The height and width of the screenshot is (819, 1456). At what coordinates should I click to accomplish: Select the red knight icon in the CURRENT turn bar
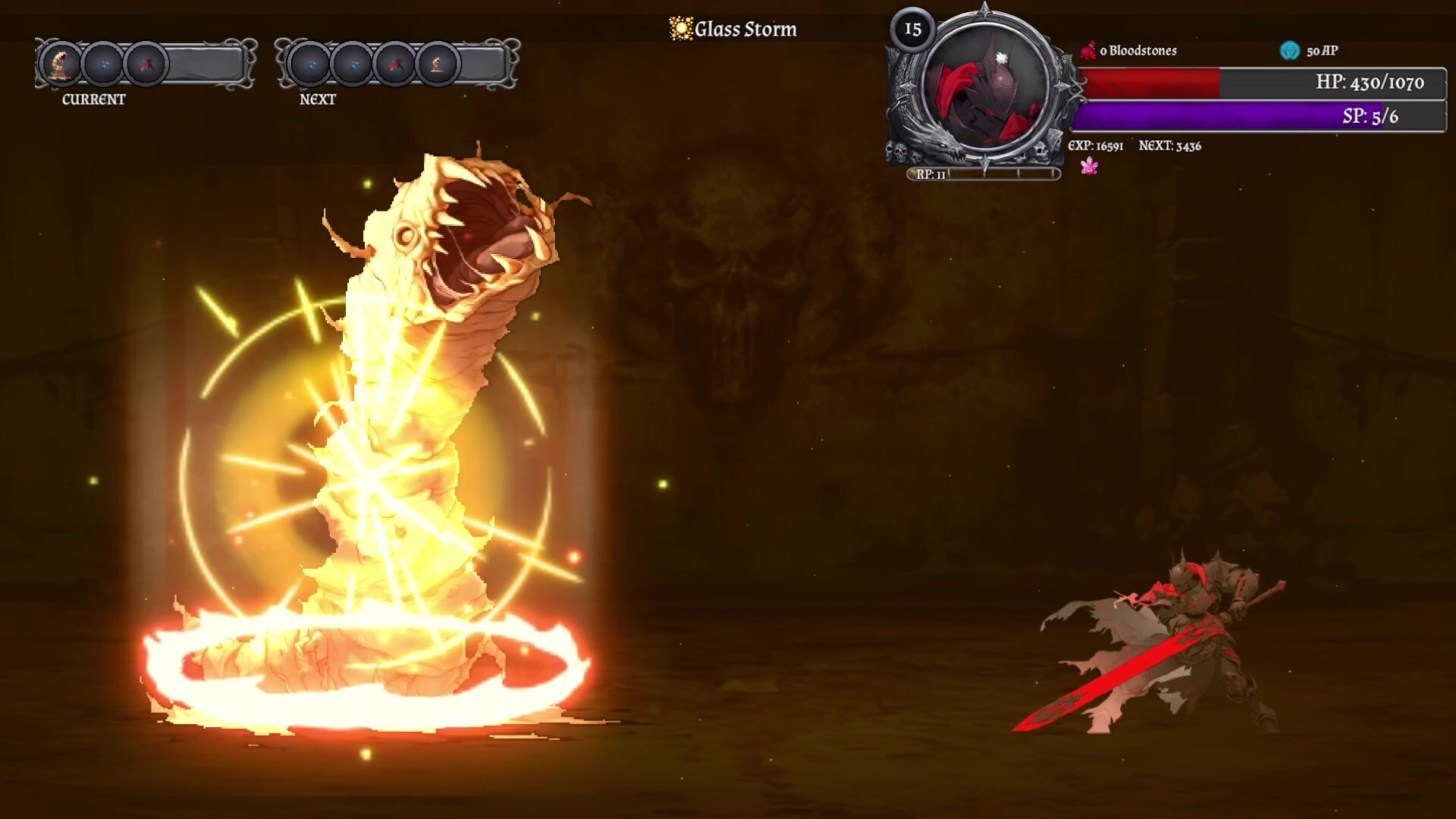click(x=146, y=64)
